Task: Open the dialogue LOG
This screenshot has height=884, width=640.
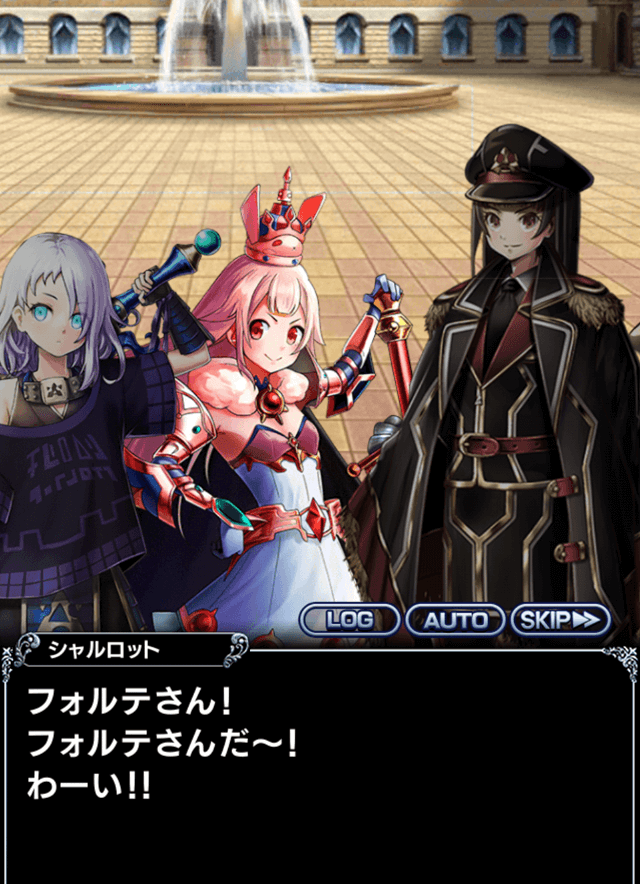Action: [350, 620]
